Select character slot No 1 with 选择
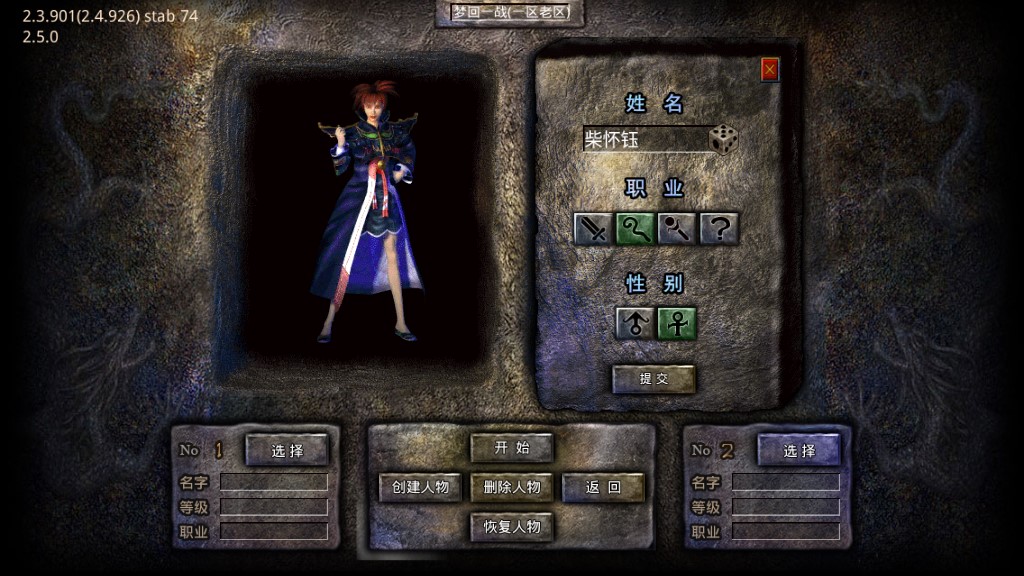The image size is (1024, 576). click(x=287, y=450)
